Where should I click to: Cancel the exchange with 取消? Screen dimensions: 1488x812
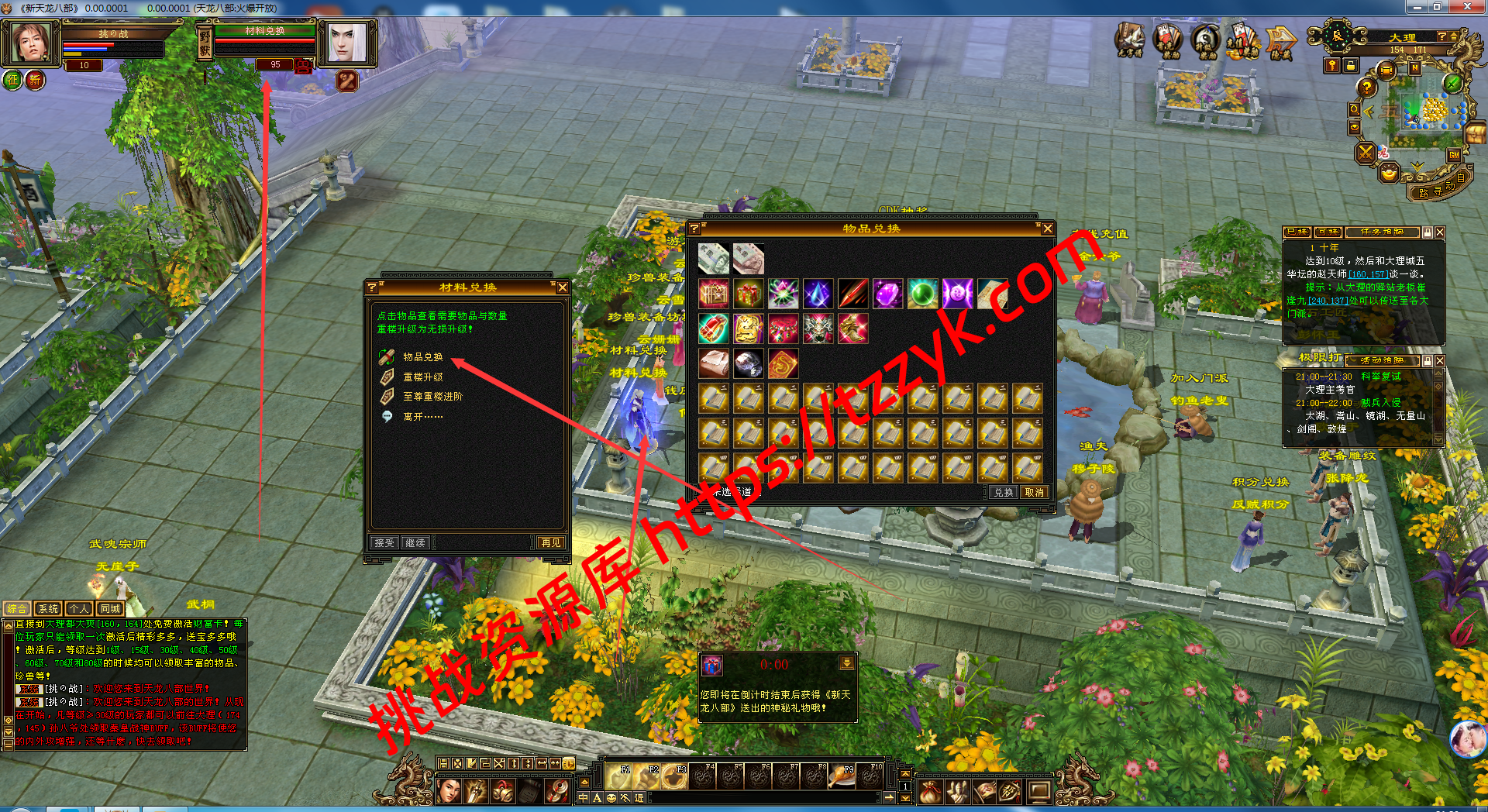[x=1035, y=492]
